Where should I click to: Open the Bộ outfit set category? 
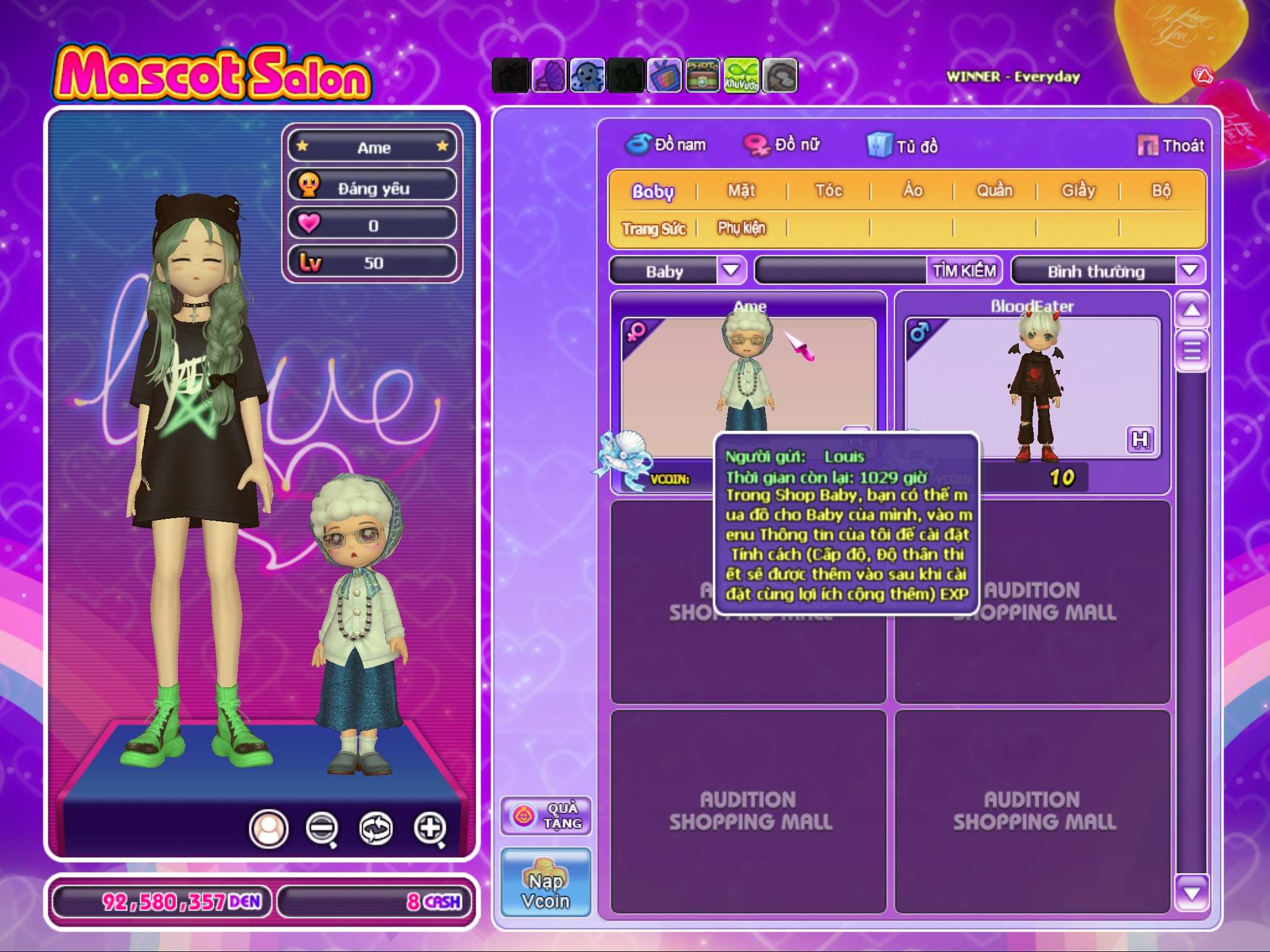[x=1161, y=191]
